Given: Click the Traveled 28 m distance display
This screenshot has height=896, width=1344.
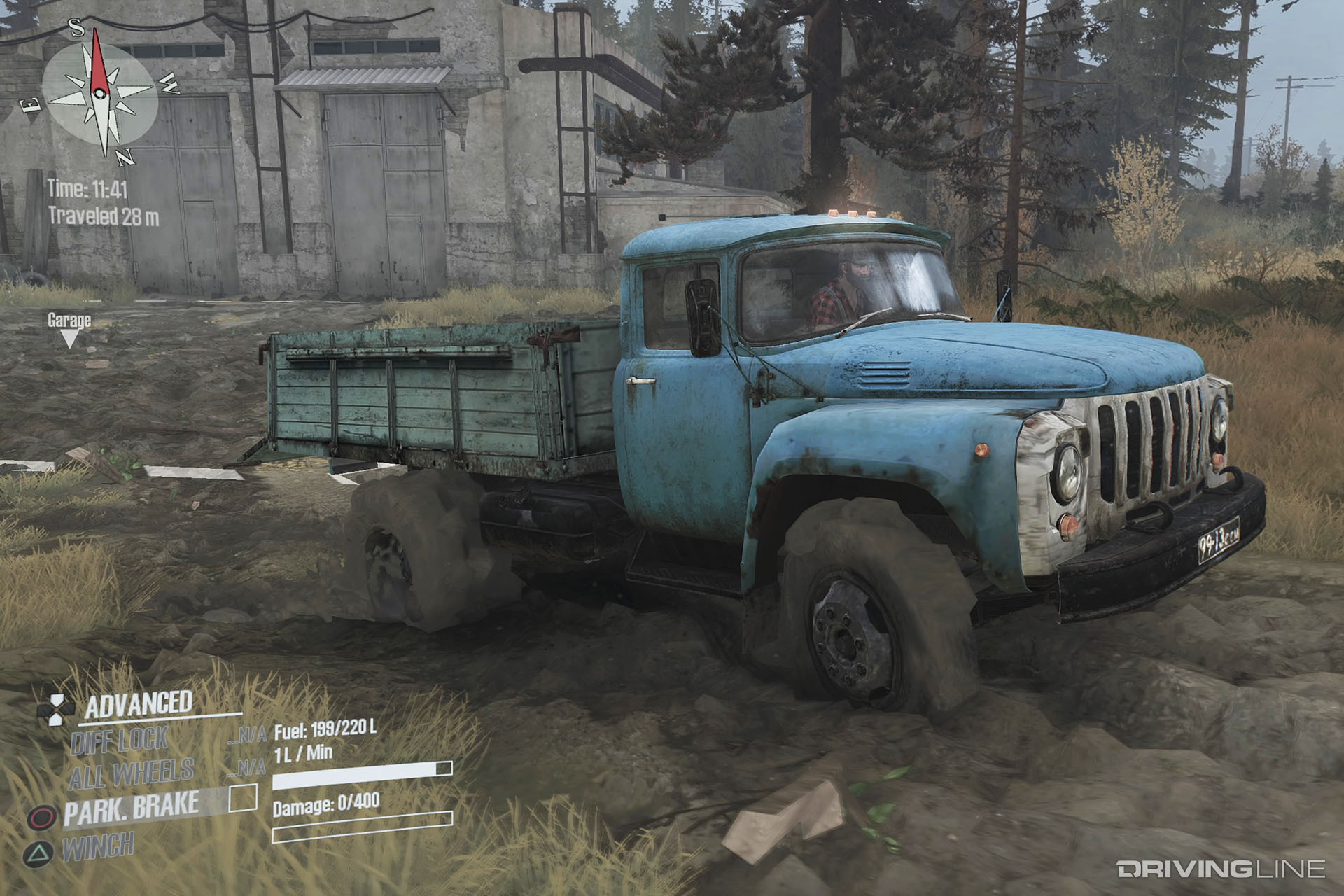Looking at the screenshot, I should [104, 218].
